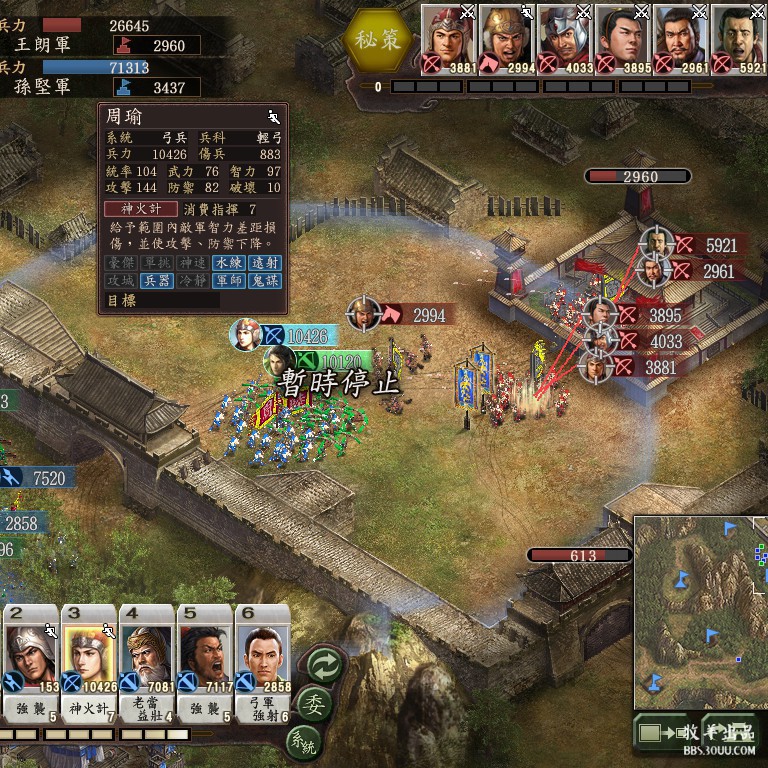Click the green cycle arrows button
This screenshot has width=768, height=768.
325,664
